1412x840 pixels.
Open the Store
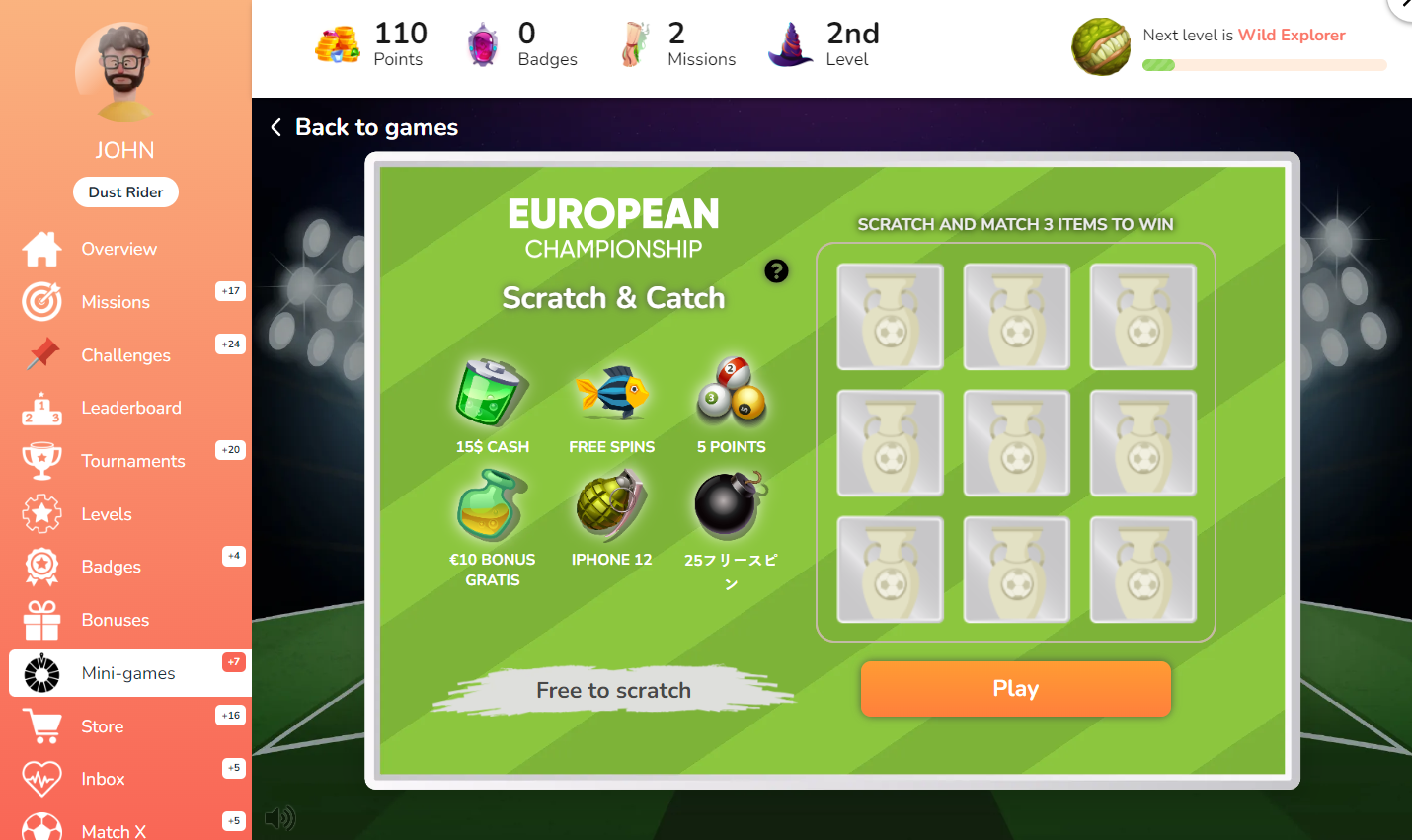(103, 726)
